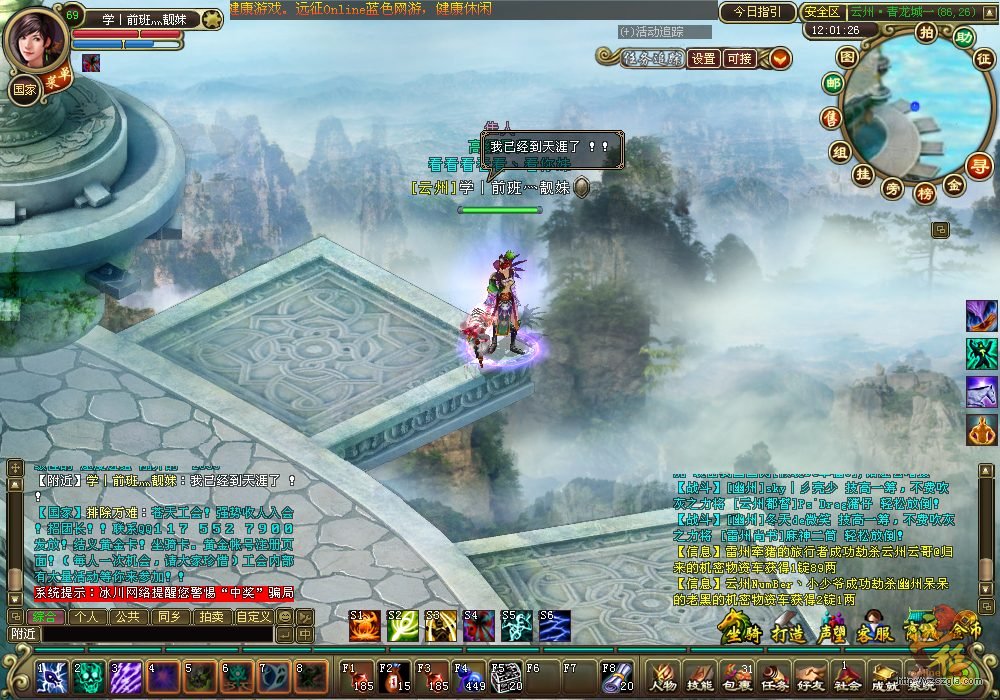This screenshot has width=1000, height=700.
Task: Open the 打造 crafting menu
Action: 787,630
